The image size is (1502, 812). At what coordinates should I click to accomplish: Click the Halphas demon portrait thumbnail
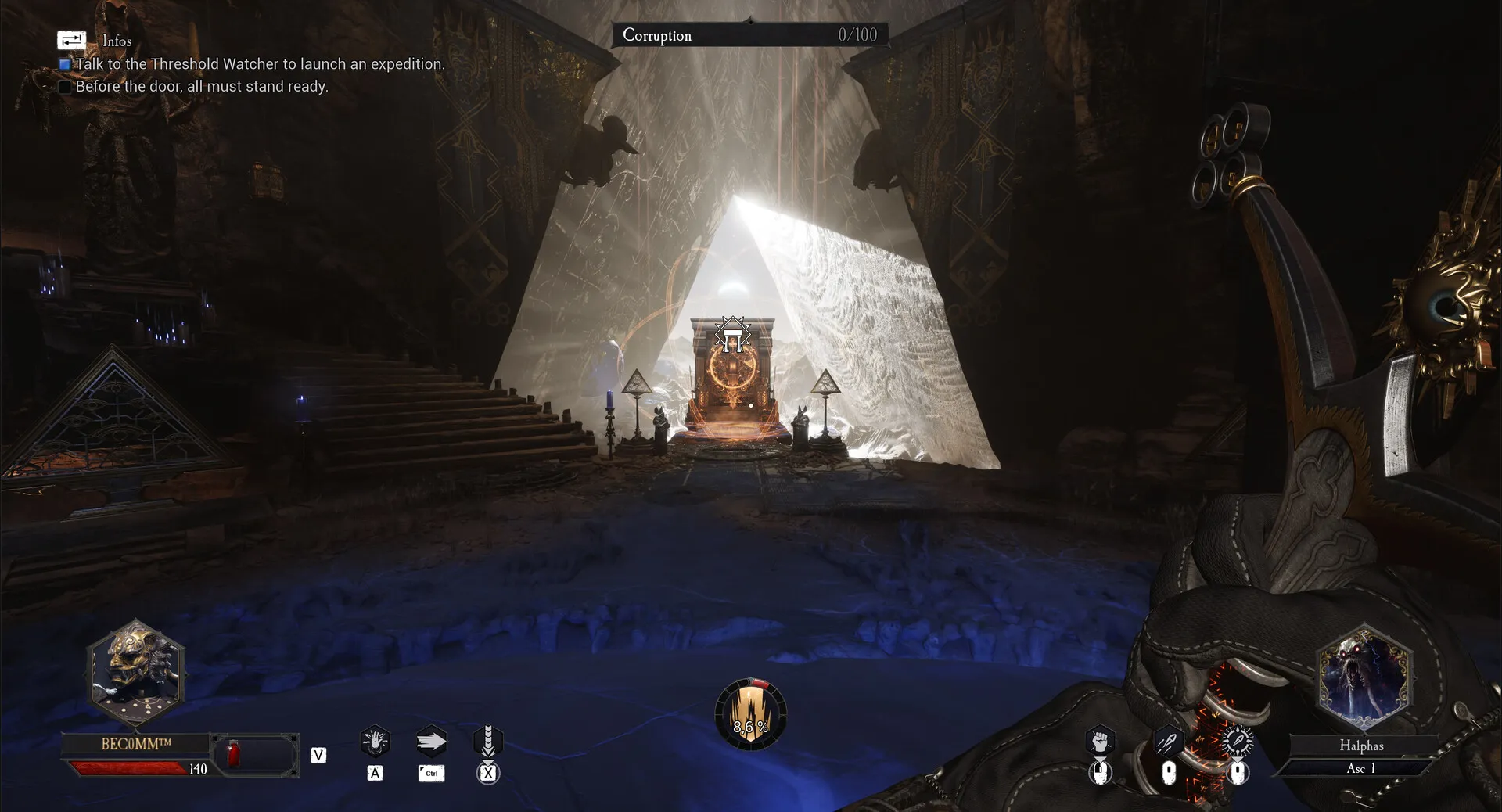[1362, 677]
